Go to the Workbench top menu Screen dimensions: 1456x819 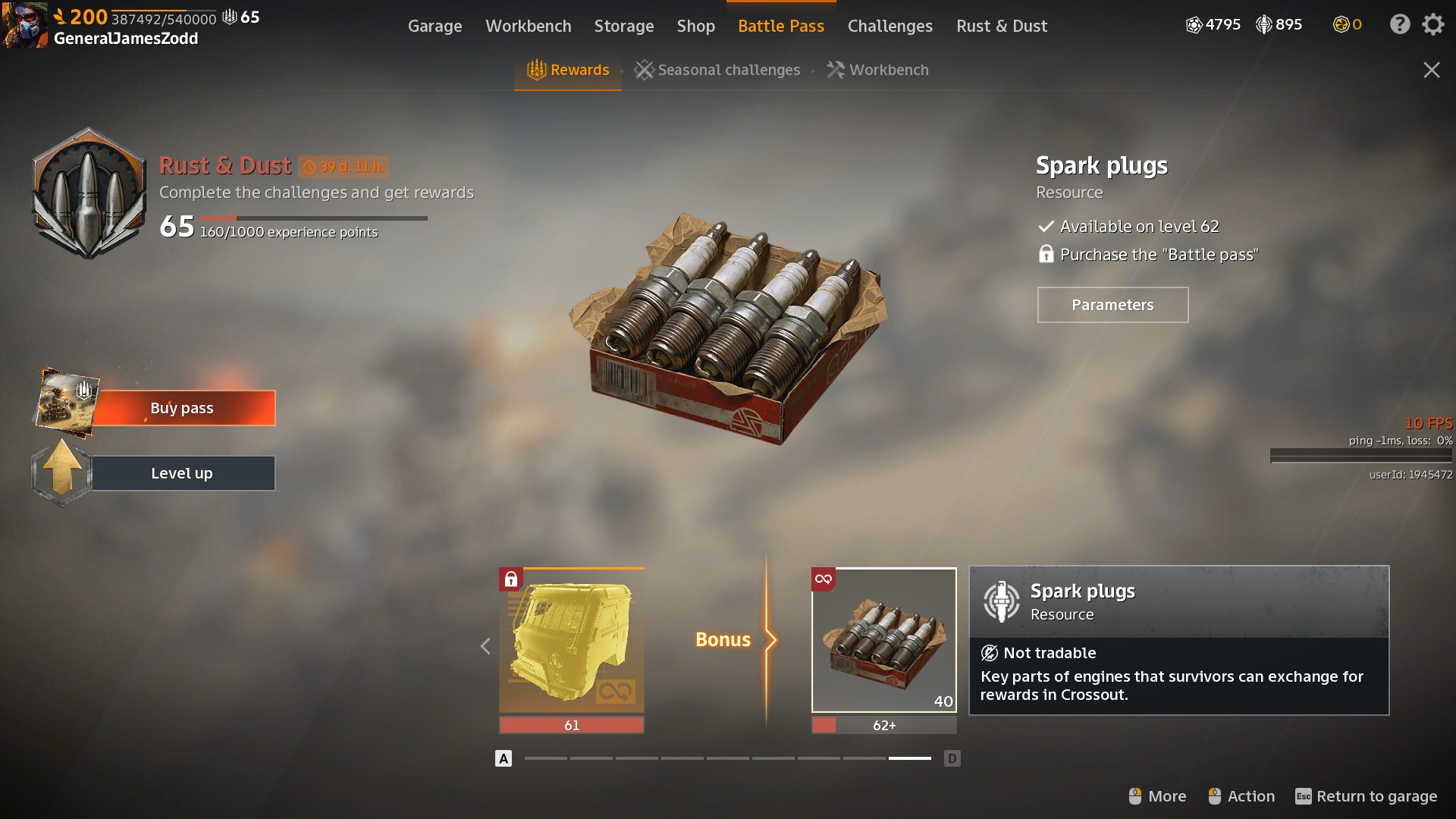click(x=528, y=26)
